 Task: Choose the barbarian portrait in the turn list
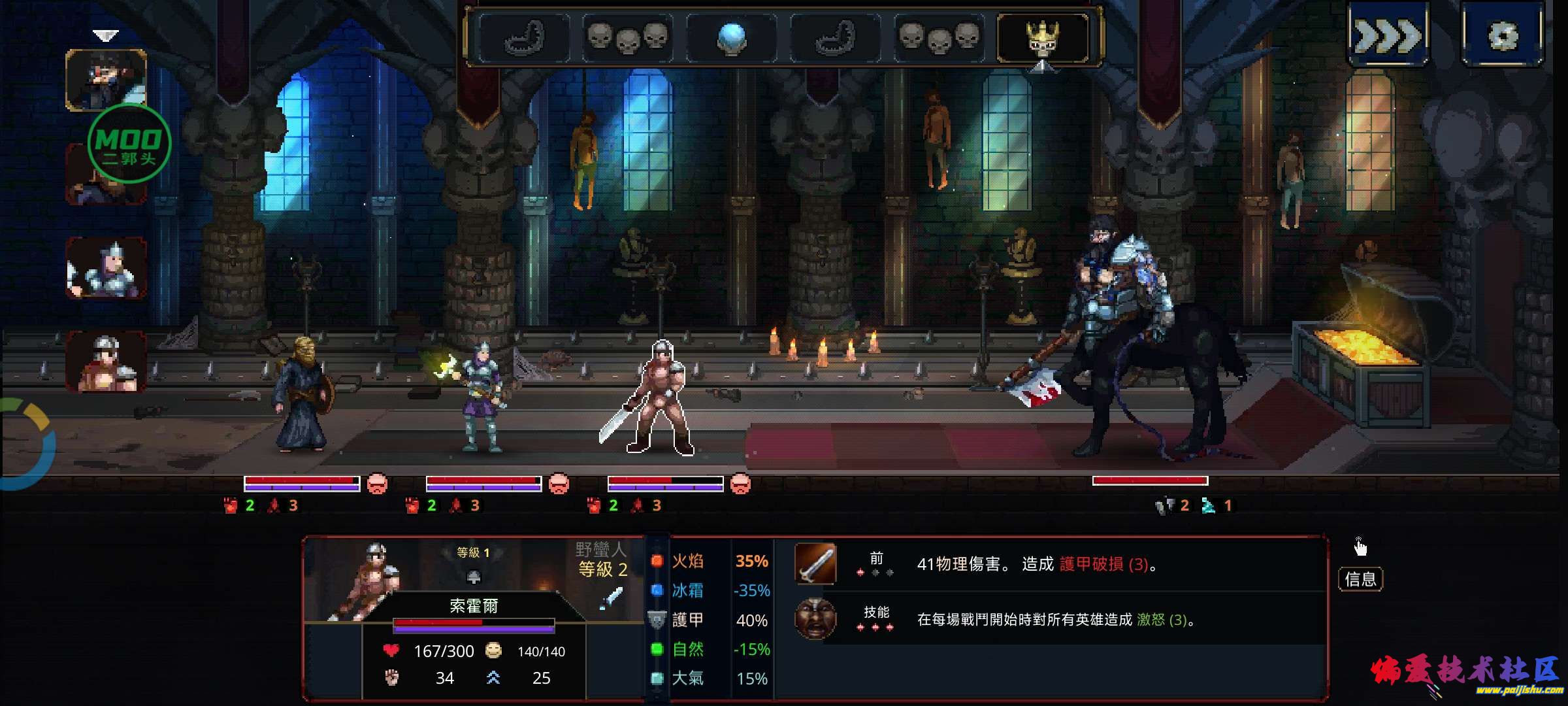[x=106, y=362]
